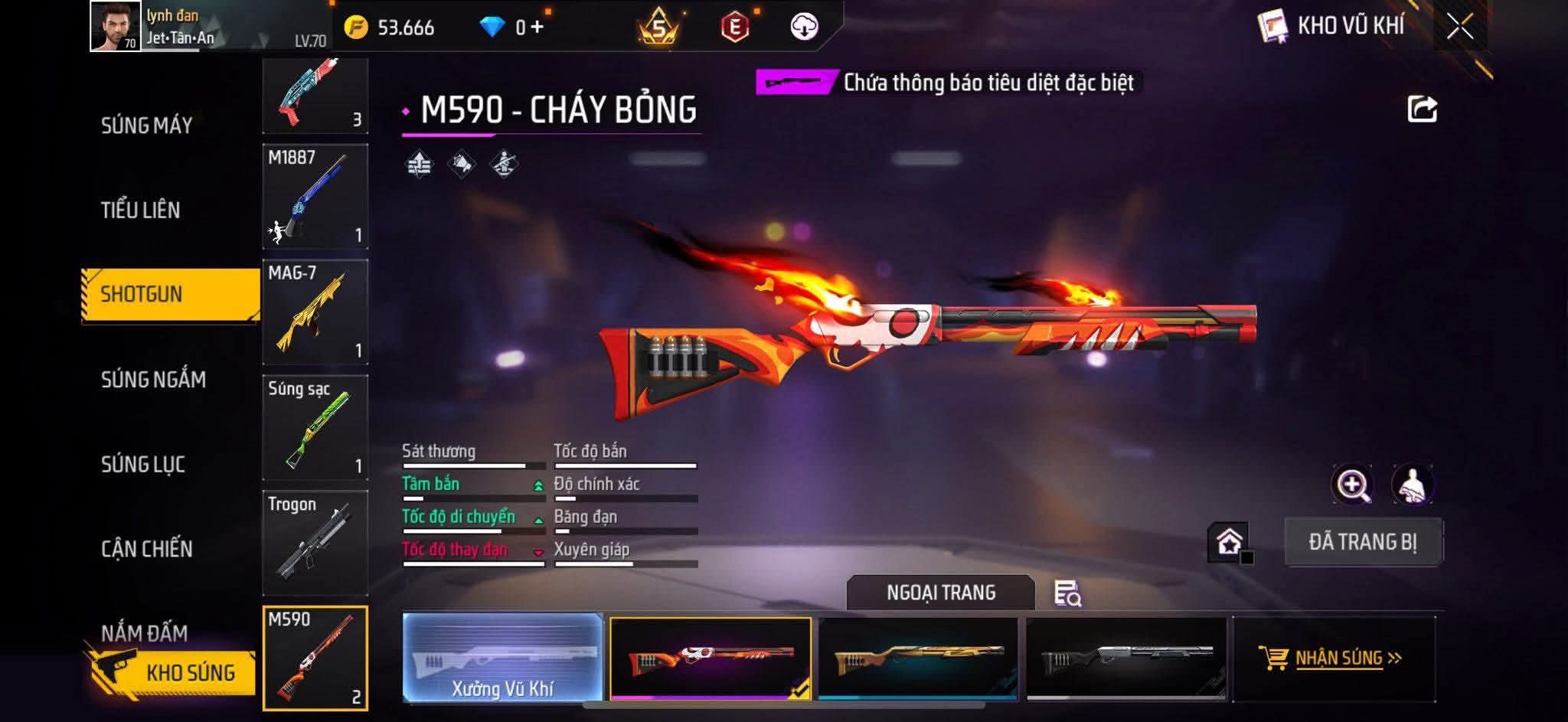Share the M590 skin via share icon
Image resolution: width=1568 pixels, height=722 pixels.
pos(1422,109)
